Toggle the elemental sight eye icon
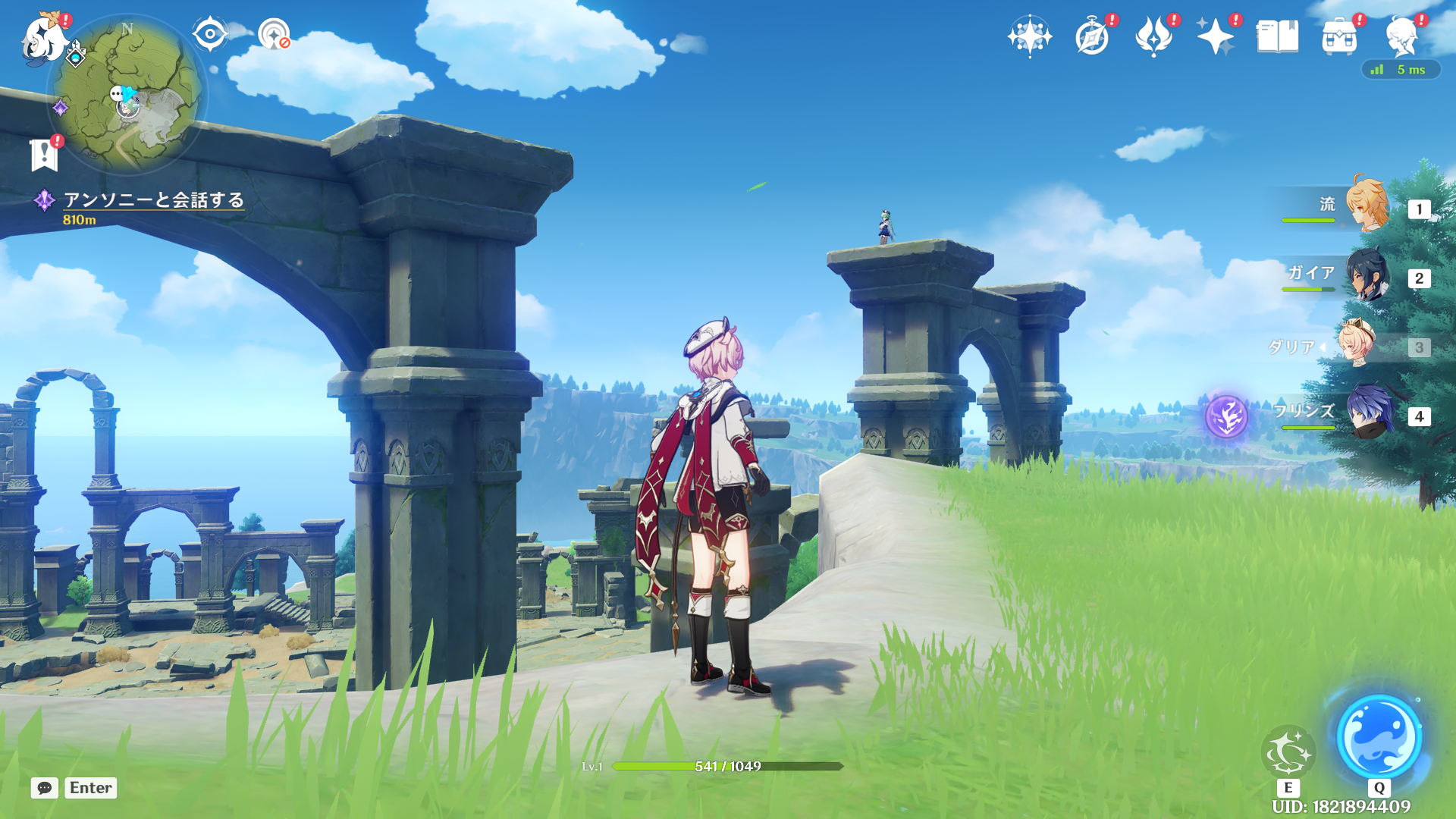This screenshot has height=819, width=1456. click(209, 34)
